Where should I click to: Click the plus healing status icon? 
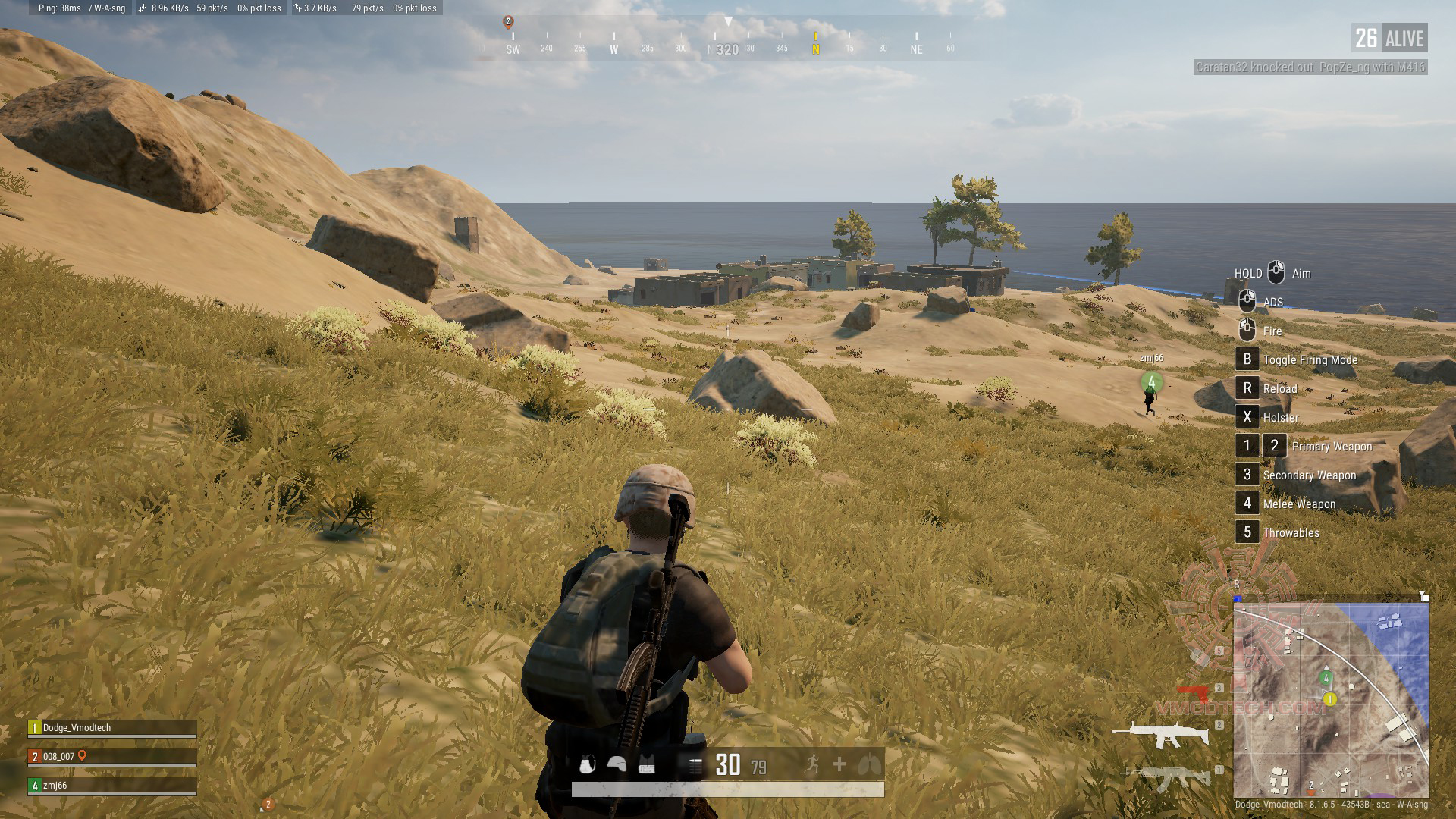click(839, 764)
